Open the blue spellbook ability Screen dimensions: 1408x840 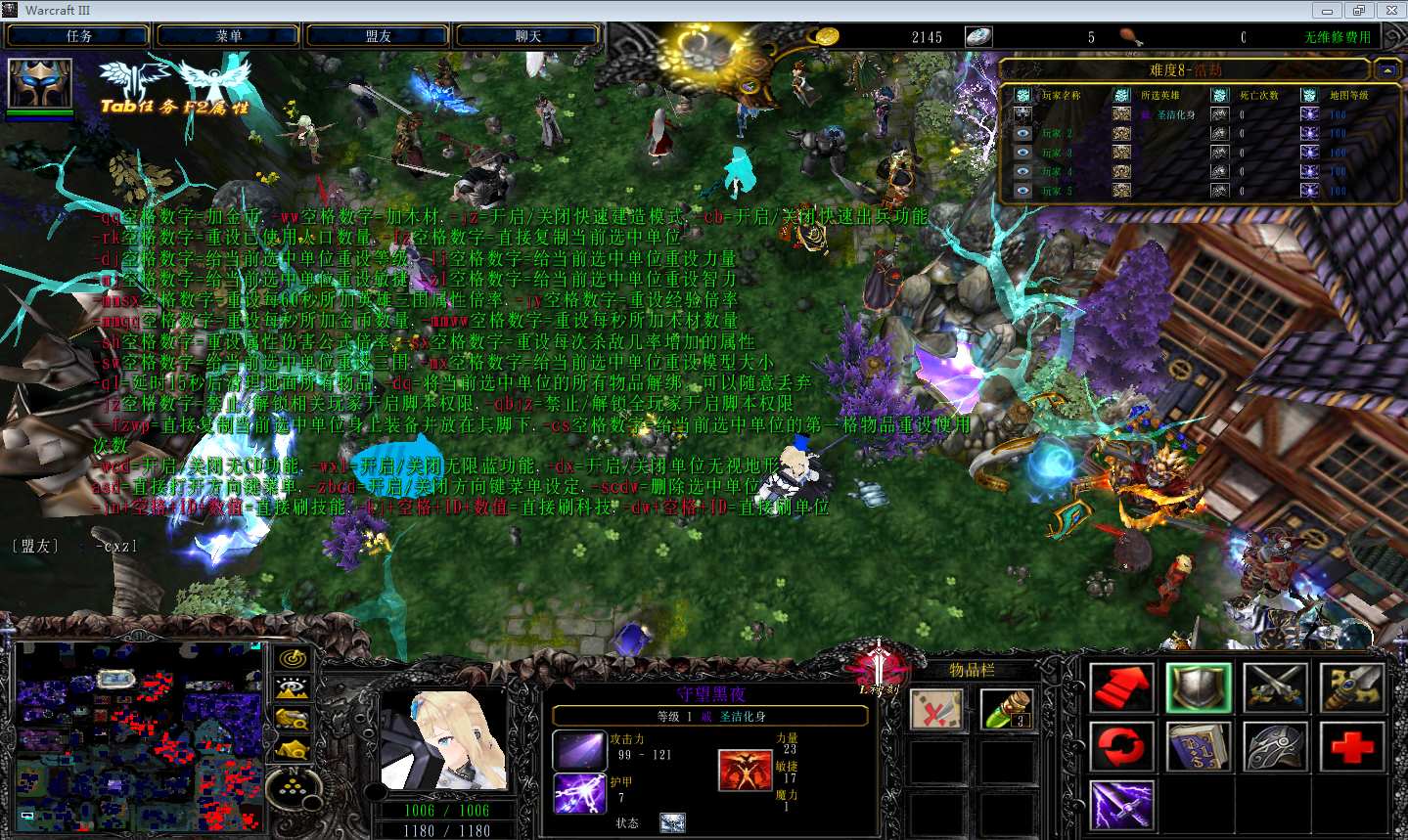click(1199, 747)
